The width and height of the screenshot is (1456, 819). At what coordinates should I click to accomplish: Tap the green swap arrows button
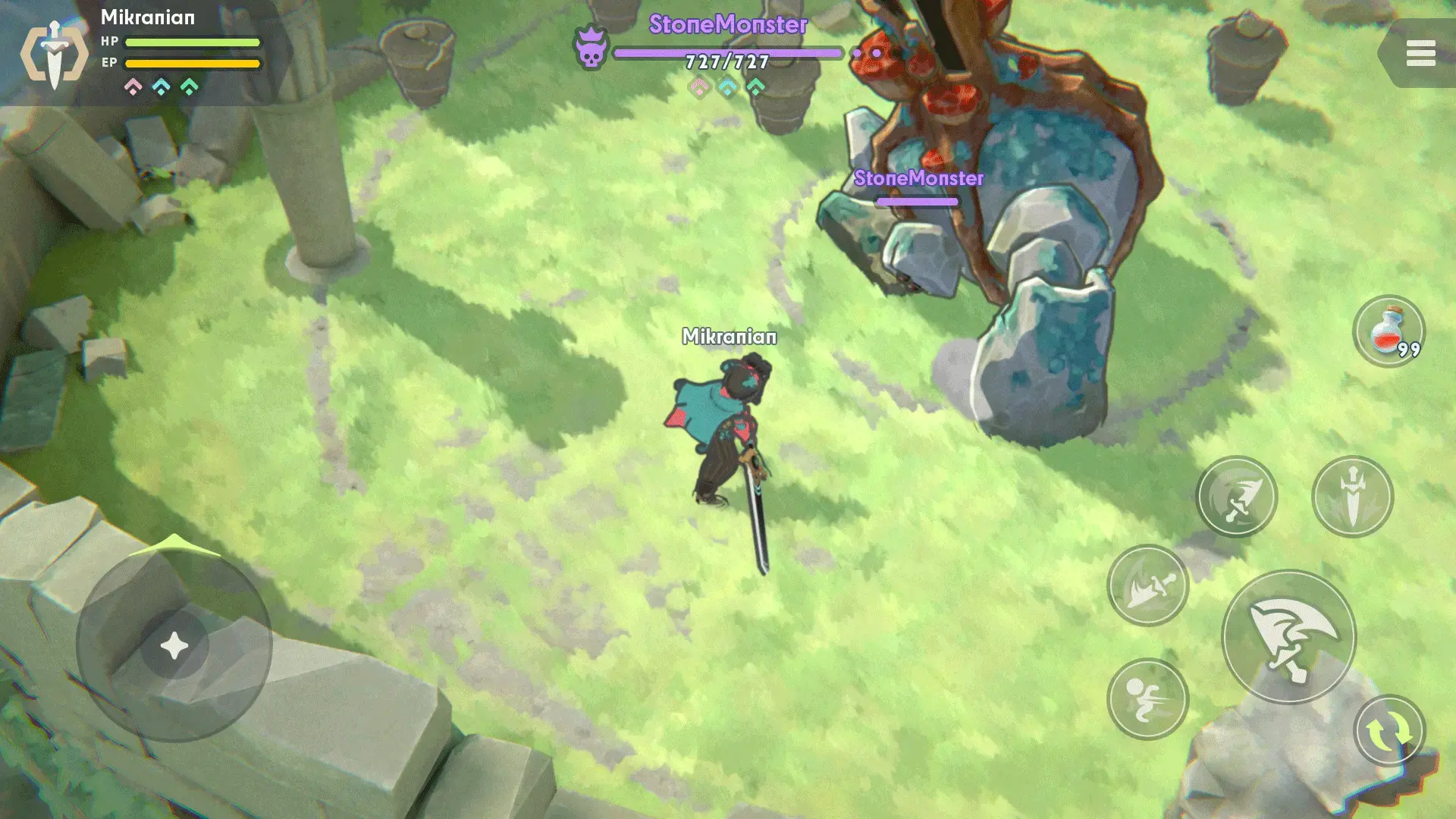1389,731
